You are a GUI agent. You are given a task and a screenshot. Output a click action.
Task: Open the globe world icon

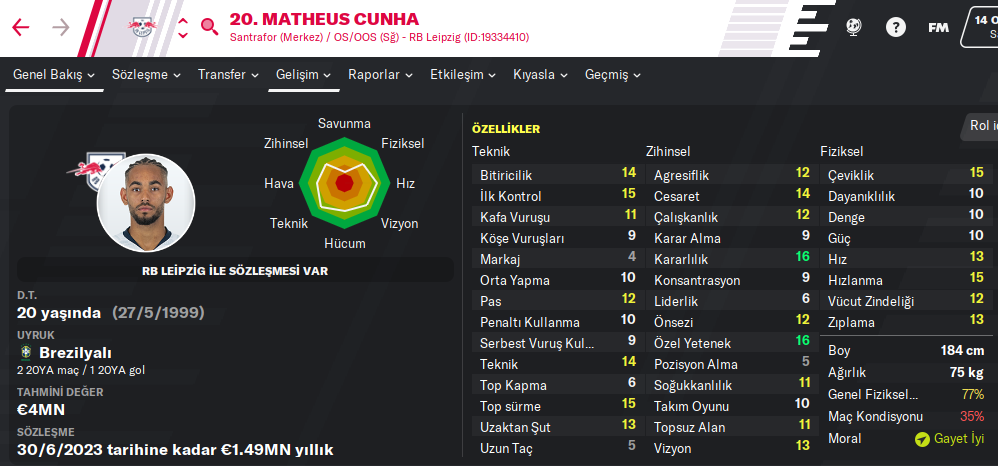tap(855, 27)
